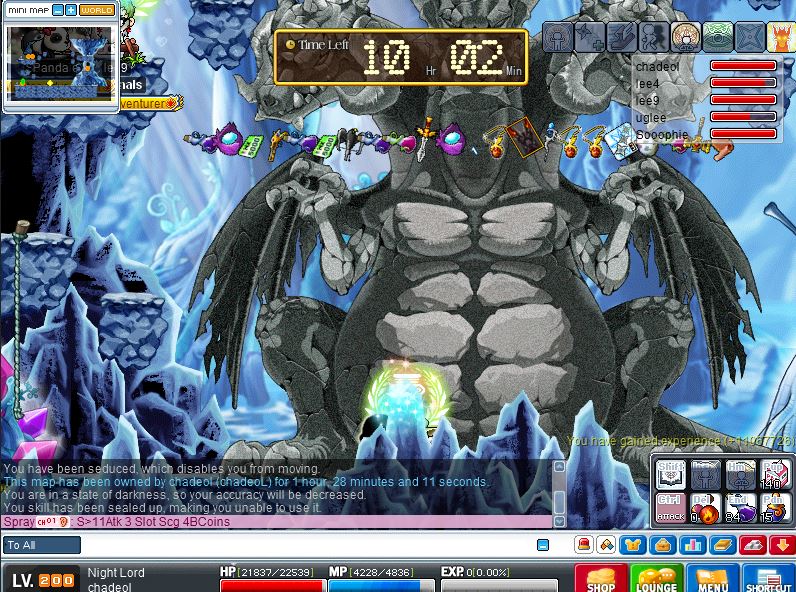The height and width of the screenshot is (592, 796).
Task: Open the World map from minimap
Action: pos(96,10)
